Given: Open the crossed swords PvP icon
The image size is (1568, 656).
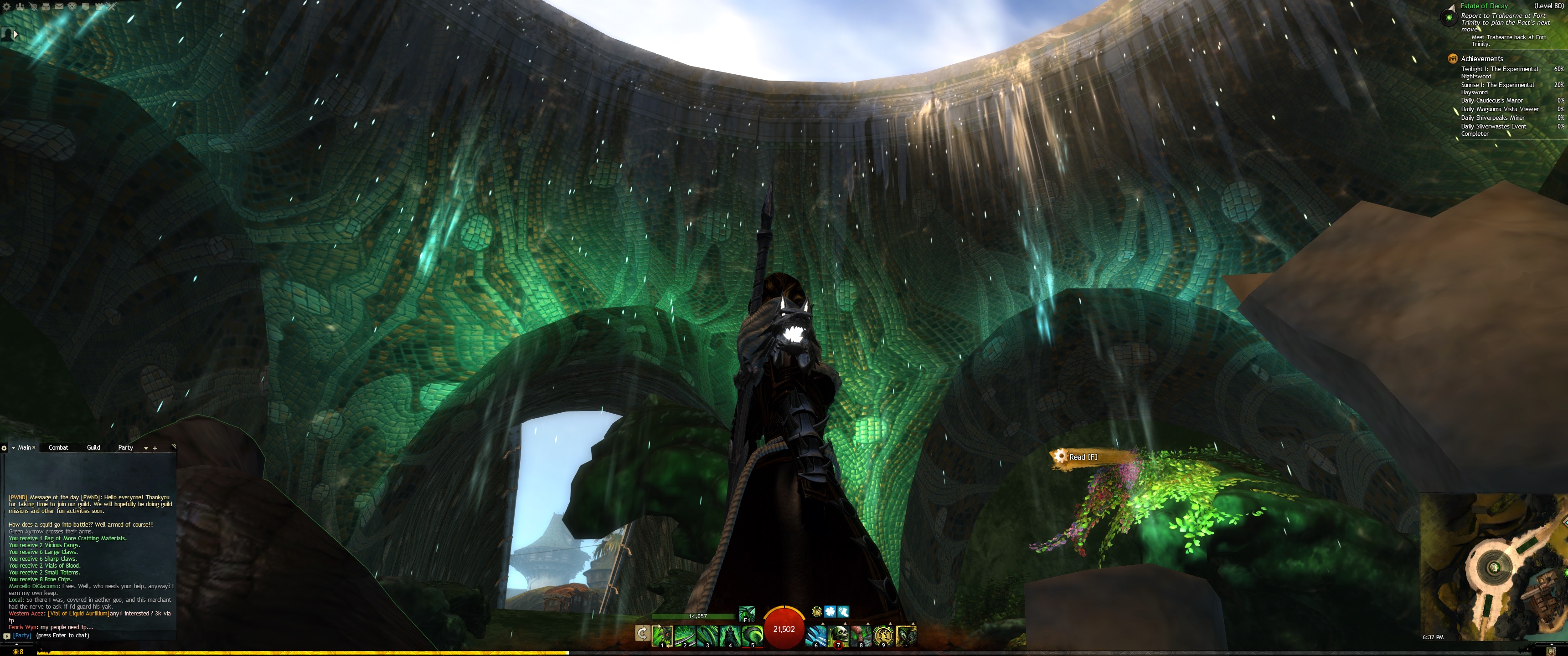Looking at the screenshot, I should coord(111,6).
